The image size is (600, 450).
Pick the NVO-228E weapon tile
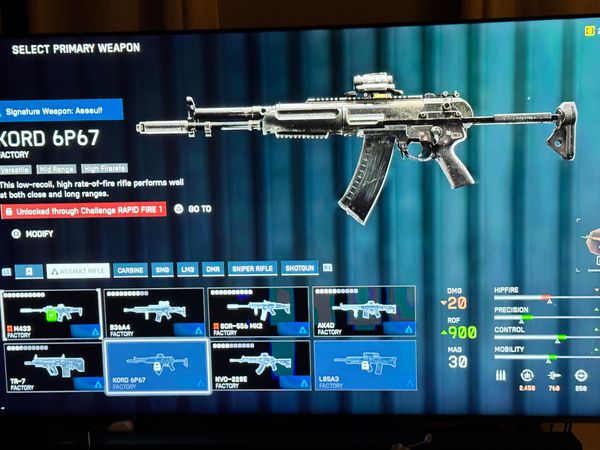point(258,366)
